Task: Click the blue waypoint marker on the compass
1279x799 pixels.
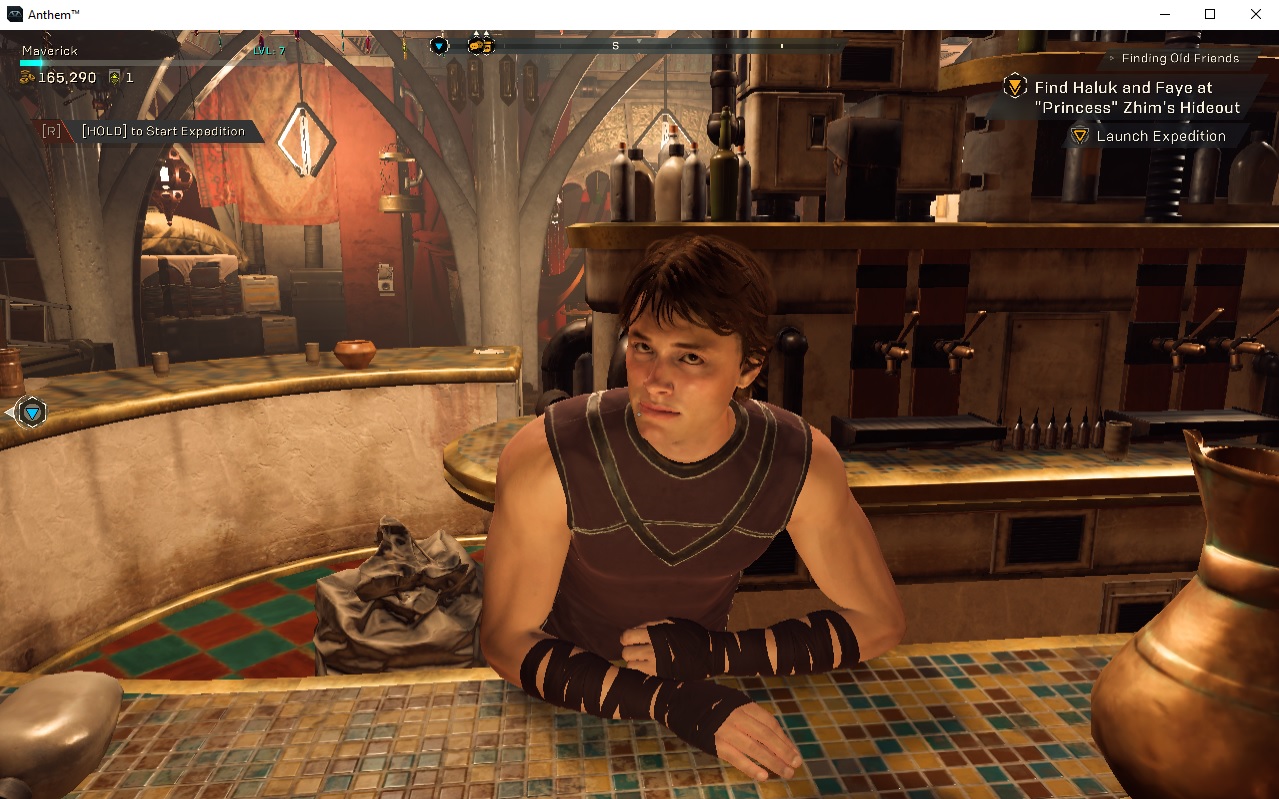Action: pos(439,45)
